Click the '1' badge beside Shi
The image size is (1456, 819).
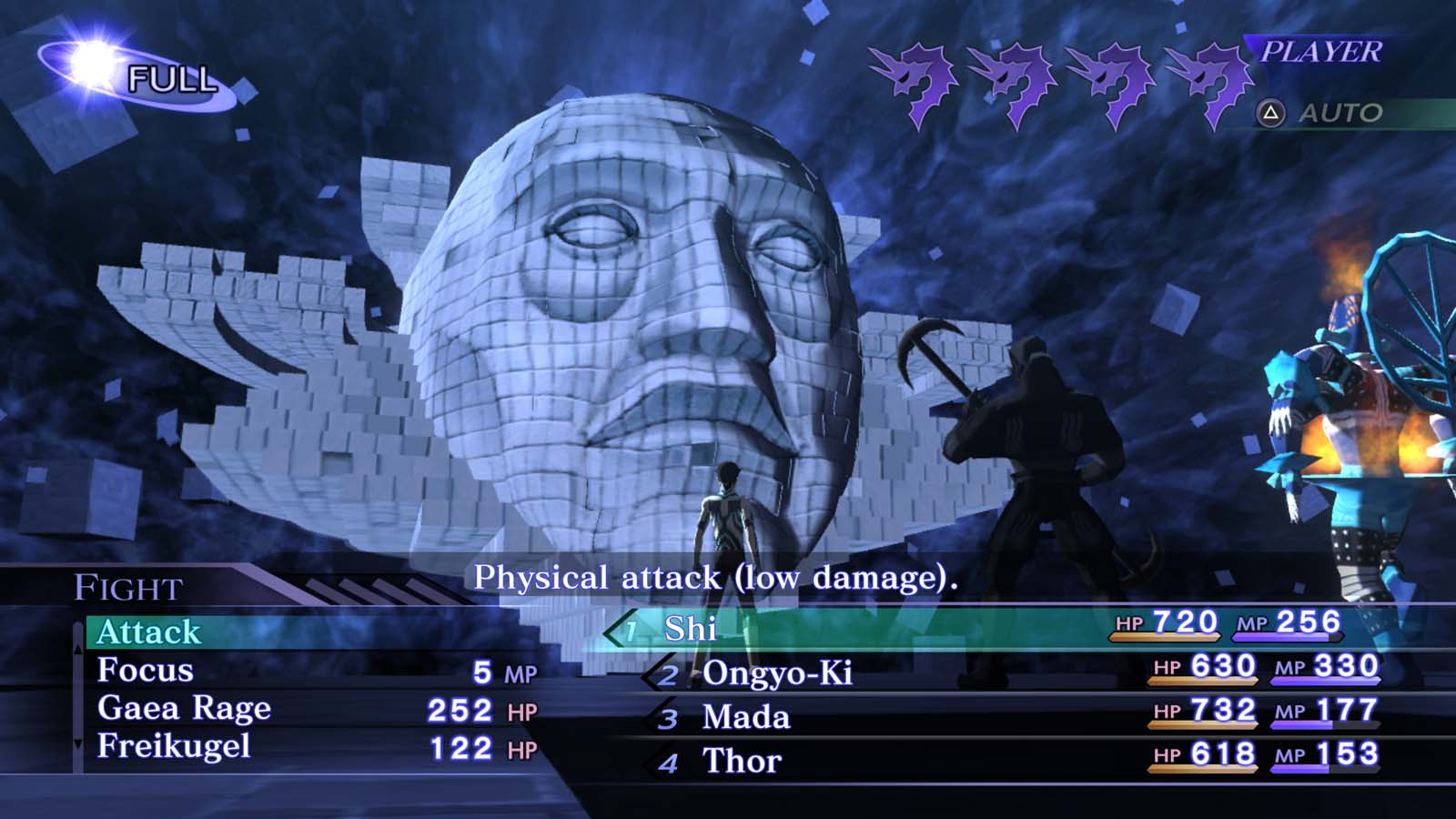pos(630,628)
